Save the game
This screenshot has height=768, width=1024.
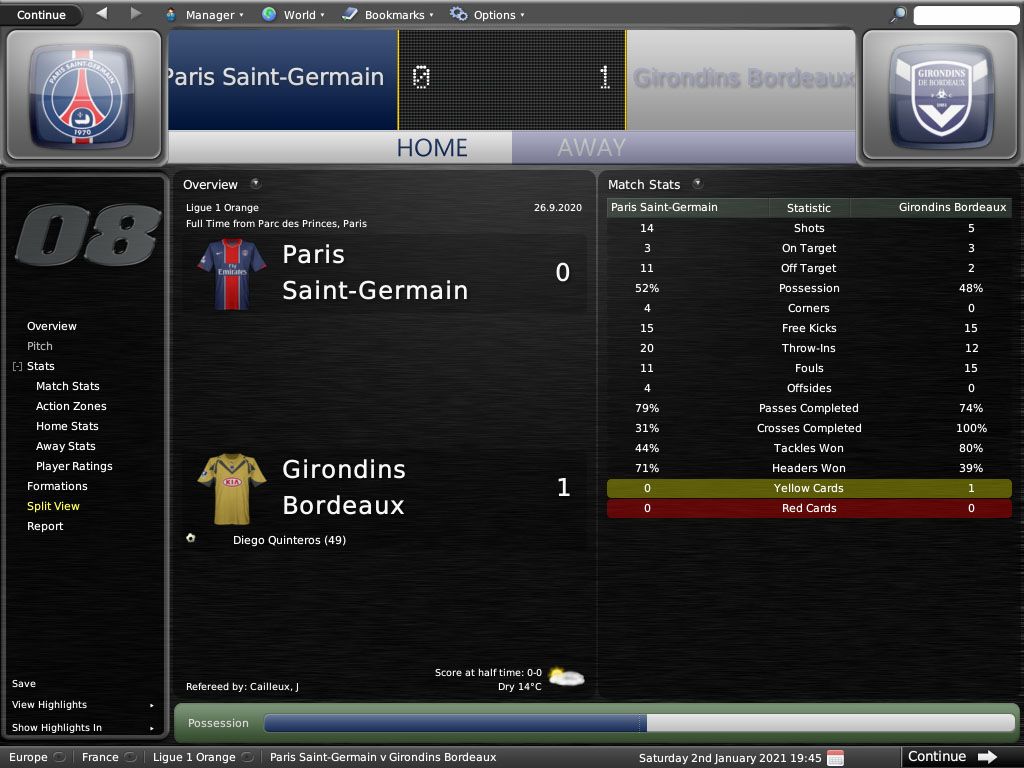[24, 684]
